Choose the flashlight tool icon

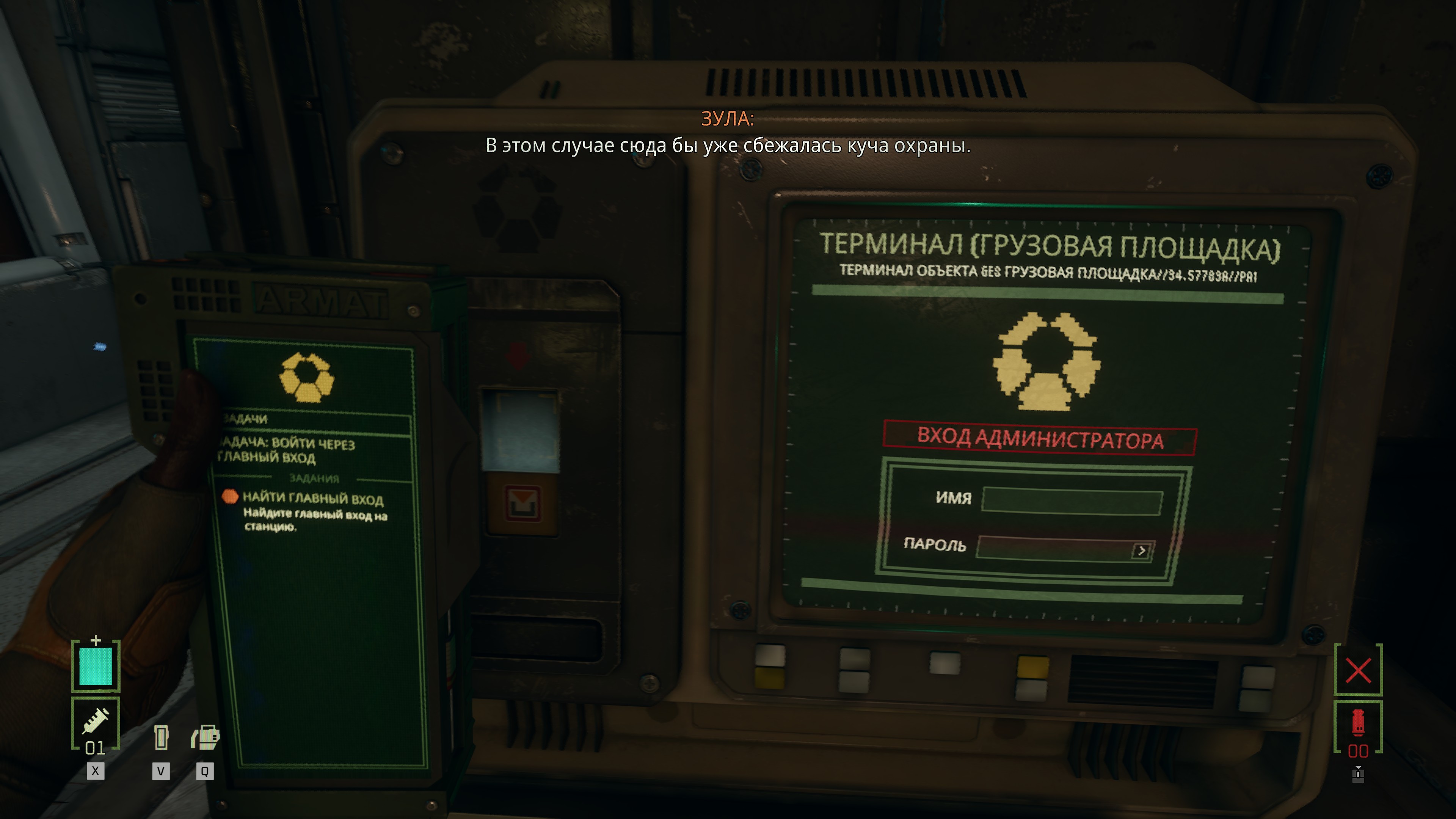tap(161, 737)
